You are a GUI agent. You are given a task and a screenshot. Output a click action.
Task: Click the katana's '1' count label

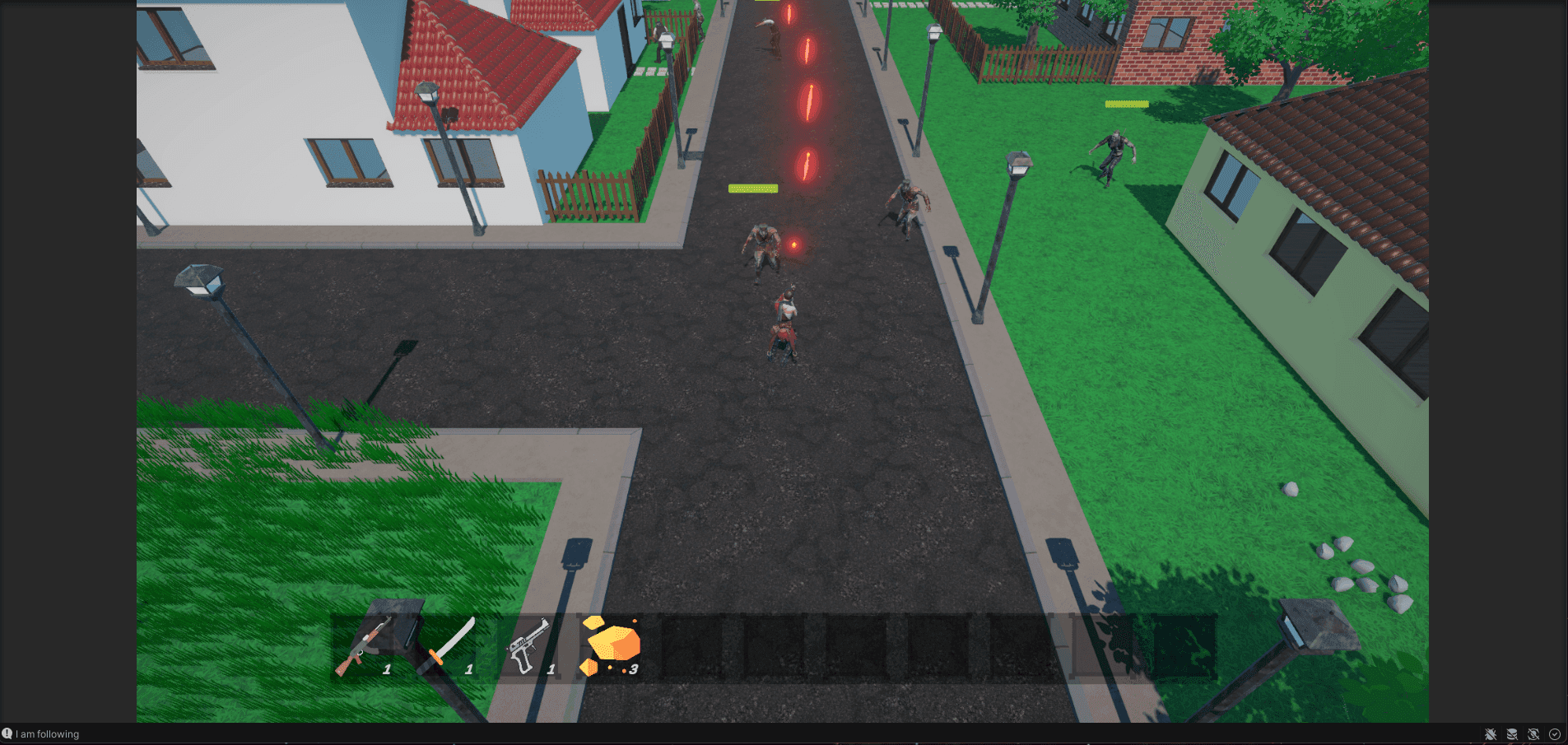[469, 669]
